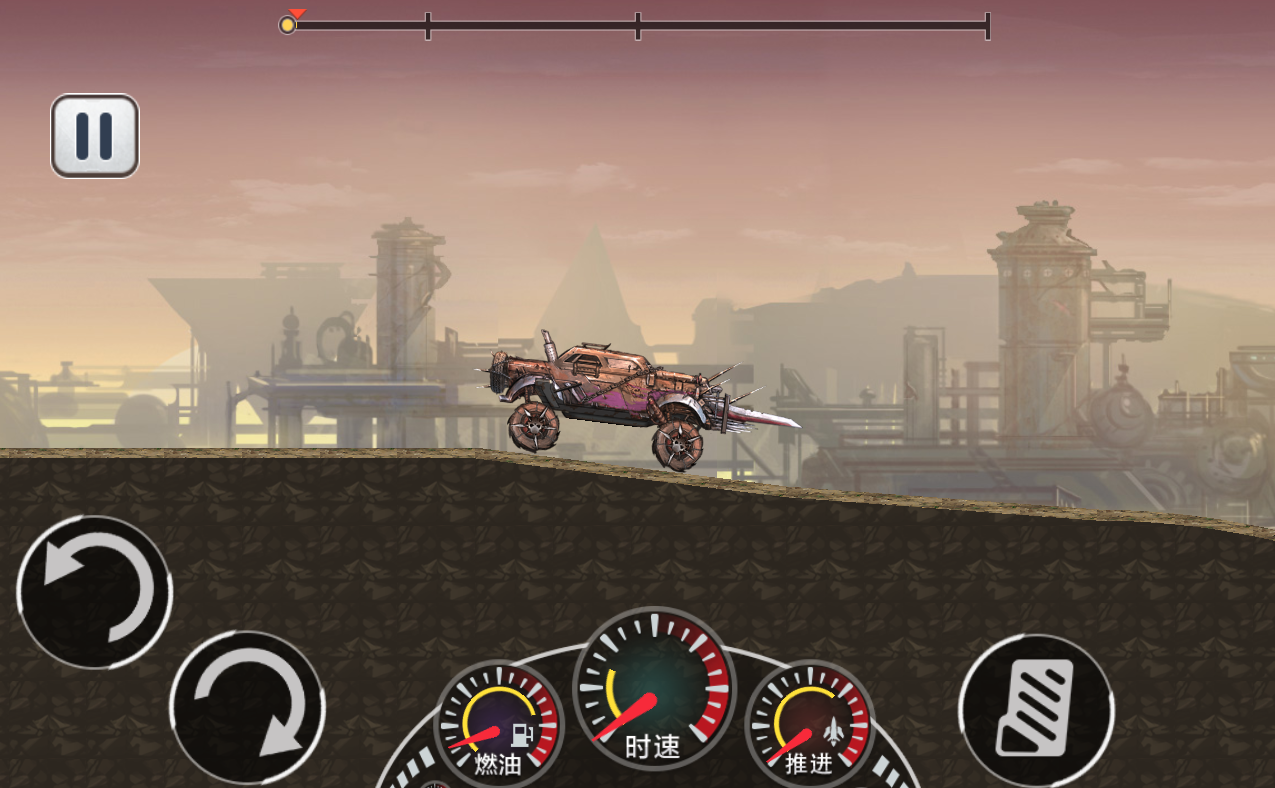Pause the game
This screenshot has height=788, width=1275.
pyautogui.click(x=95, y=136)
